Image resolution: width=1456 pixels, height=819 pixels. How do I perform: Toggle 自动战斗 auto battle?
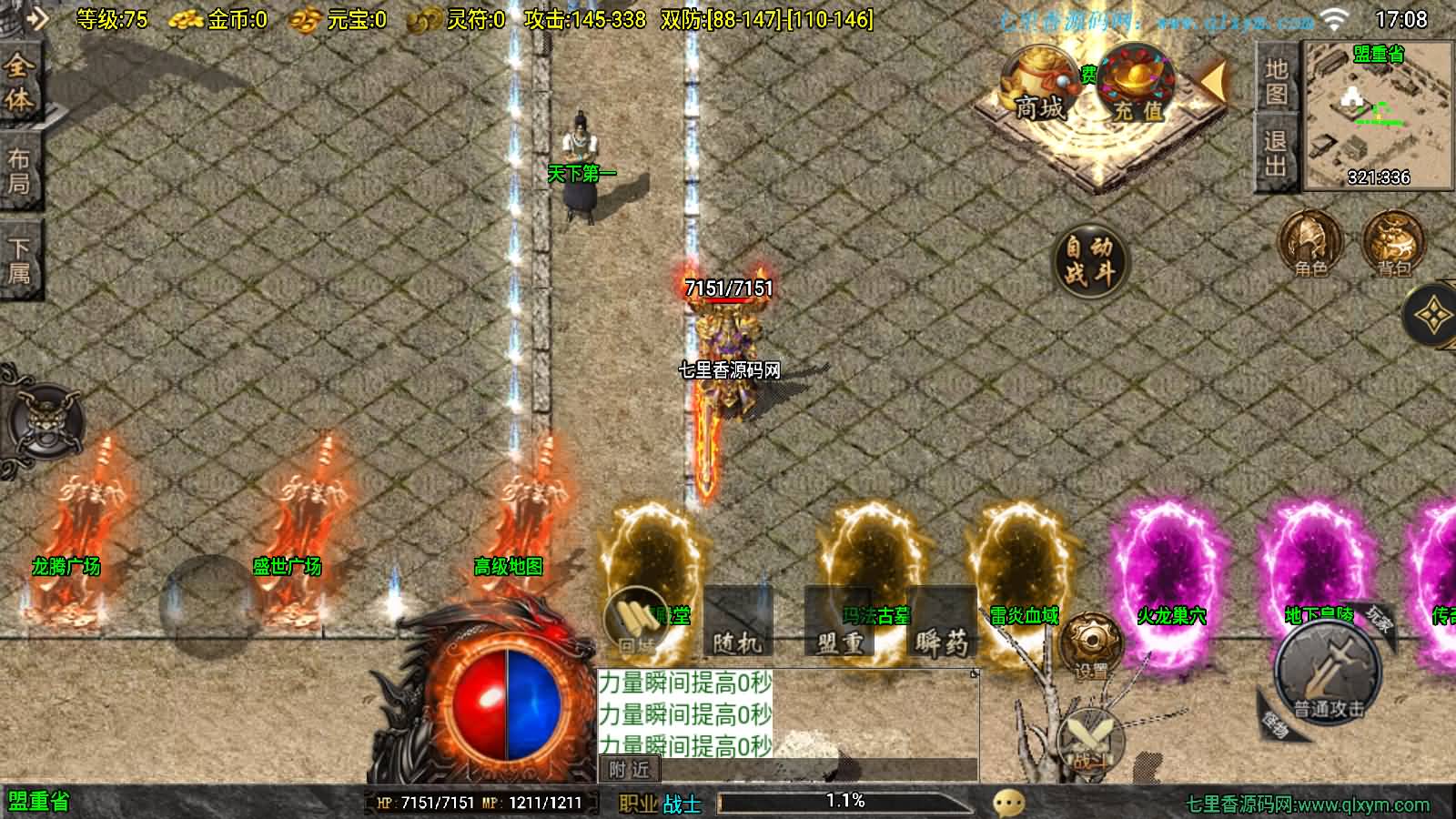(x=1089, y=259)
